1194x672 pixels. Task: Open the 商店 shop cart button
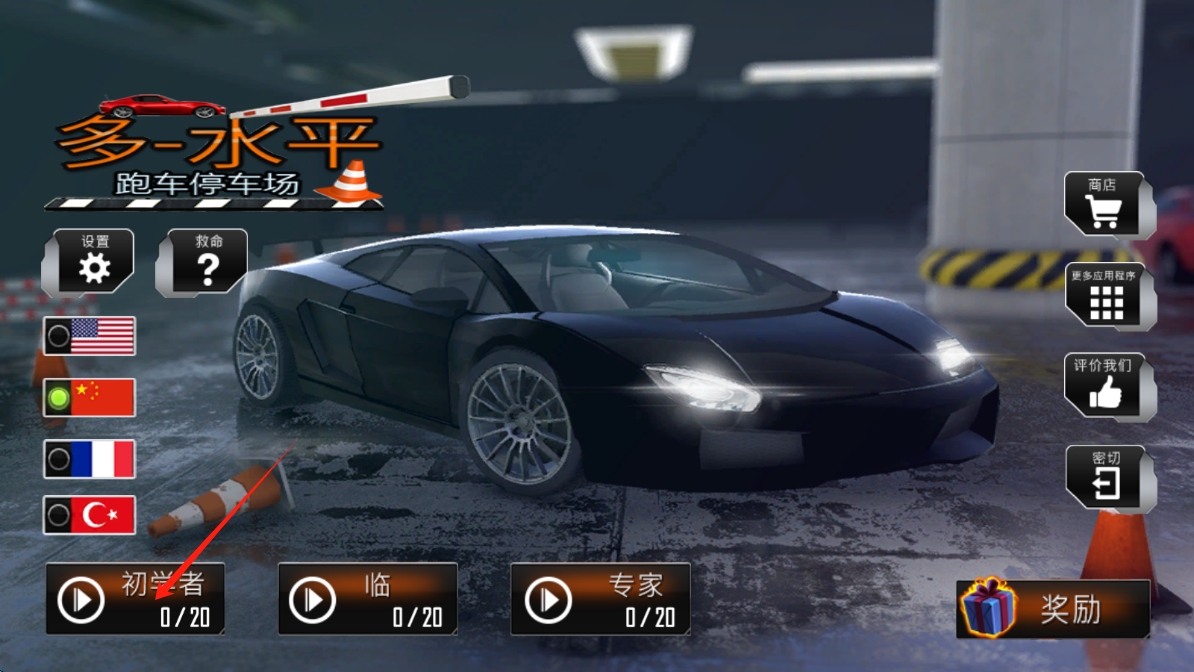pos(1103,205)
